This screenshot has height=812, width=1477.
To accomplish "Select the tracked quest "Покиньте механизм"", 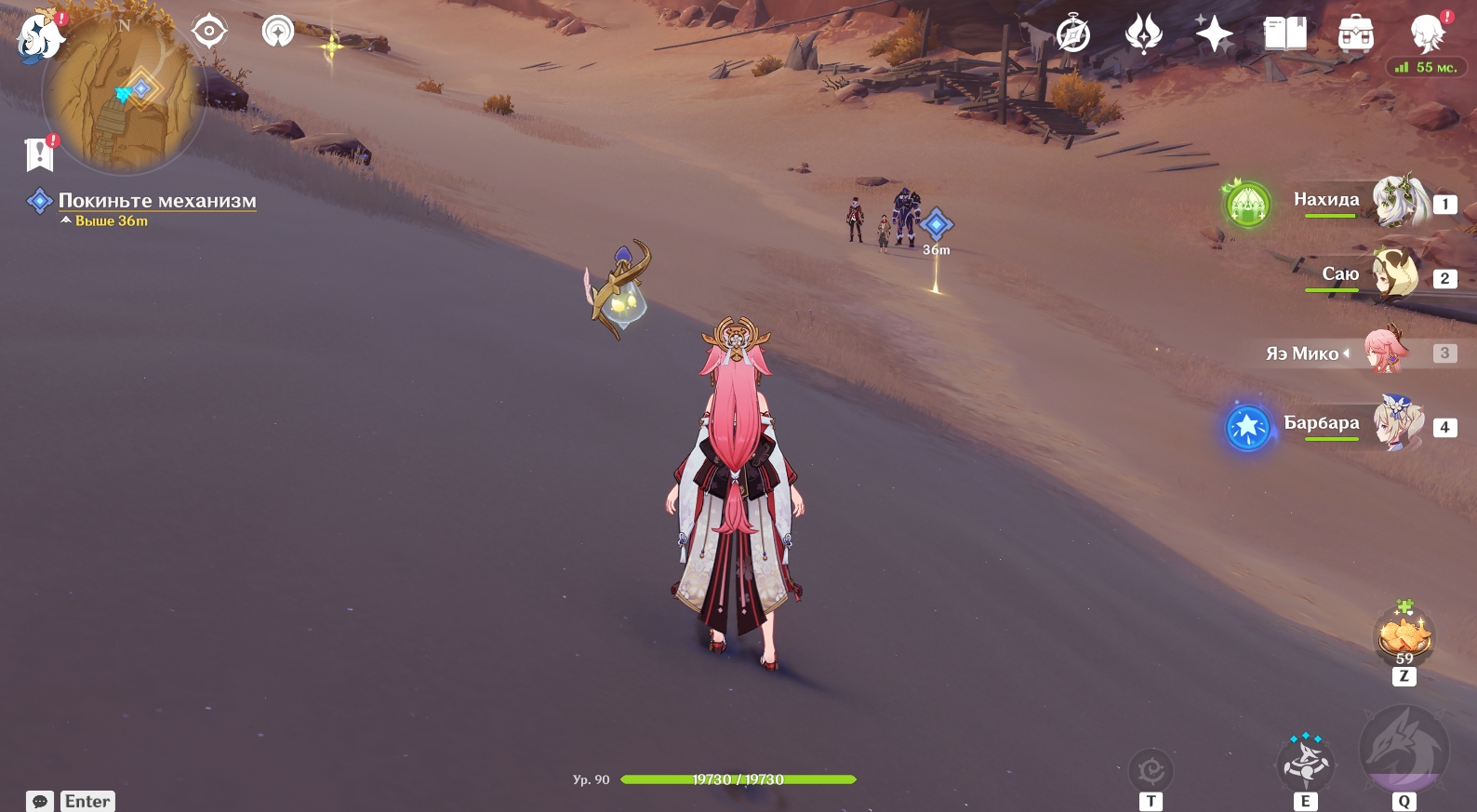I will 156,201.
